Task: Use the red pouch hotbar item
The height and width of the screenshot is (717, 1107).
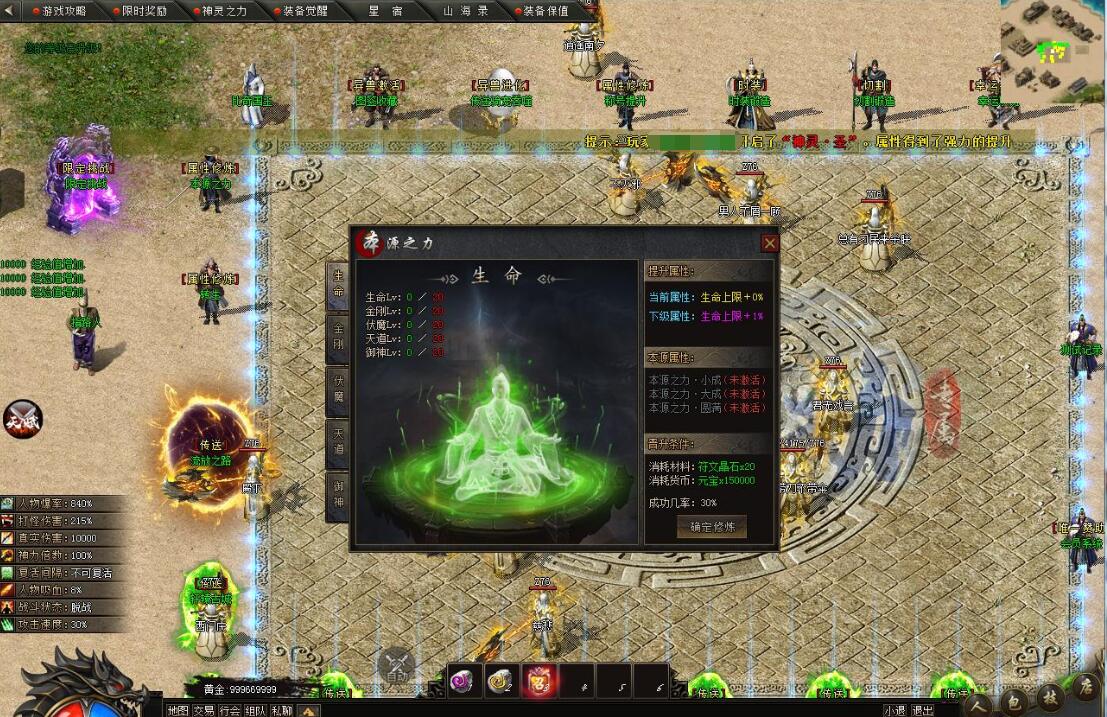Action: point(540,681)
